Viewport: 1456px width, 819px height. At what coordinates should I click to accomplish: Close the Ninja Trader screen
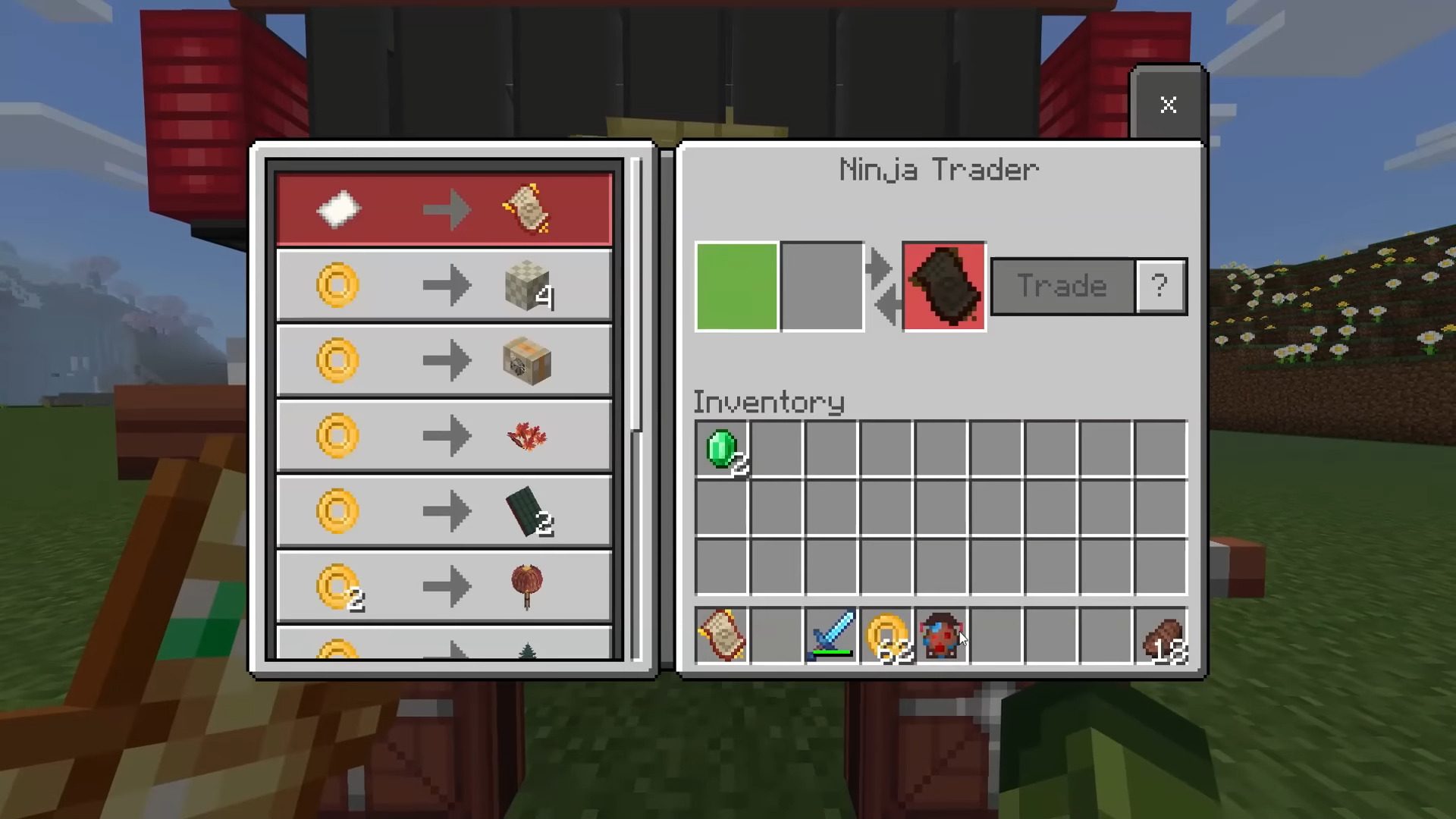coord(1168,105)
